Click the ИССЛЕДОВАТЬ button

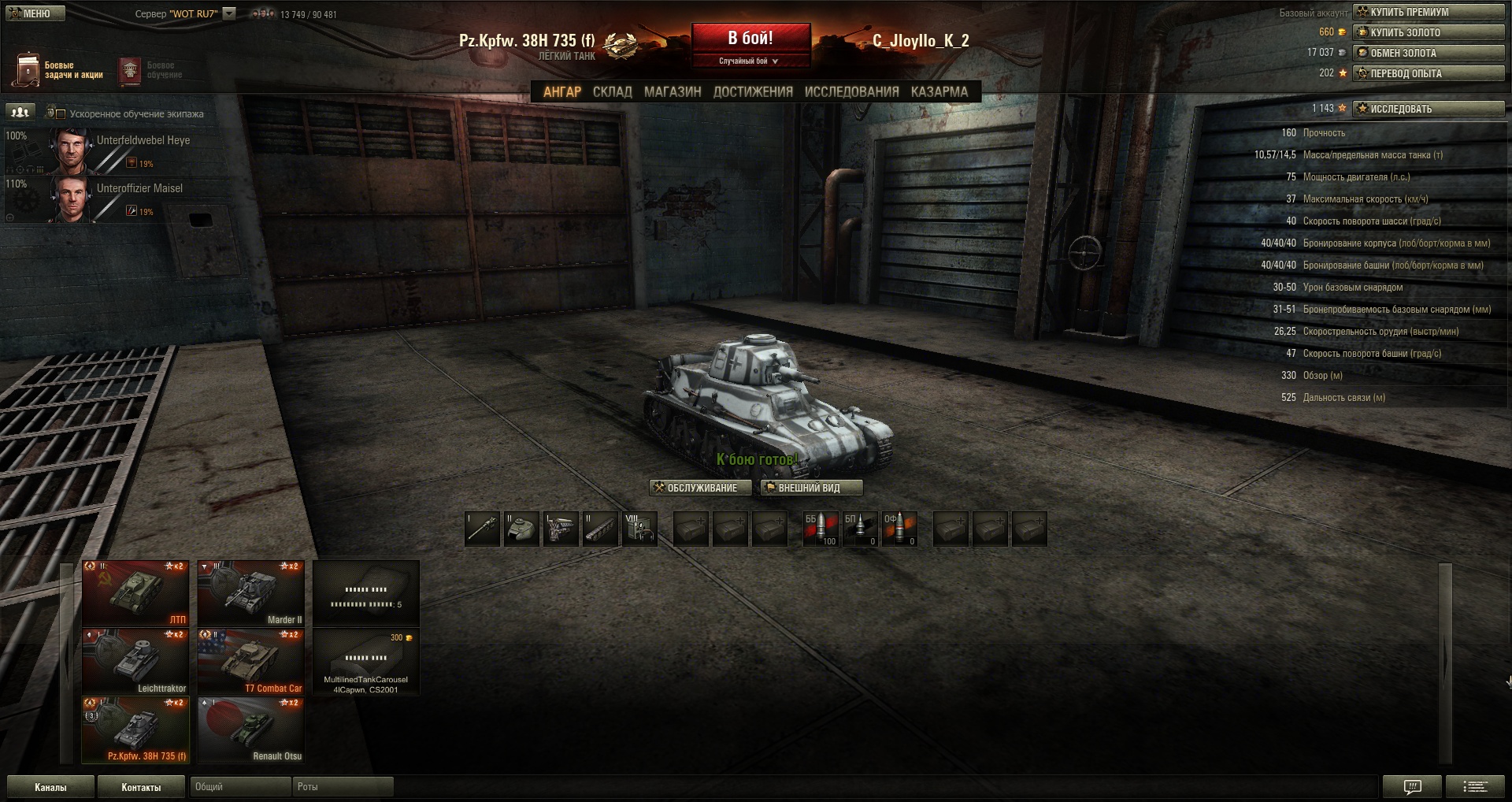(1428, 109)
